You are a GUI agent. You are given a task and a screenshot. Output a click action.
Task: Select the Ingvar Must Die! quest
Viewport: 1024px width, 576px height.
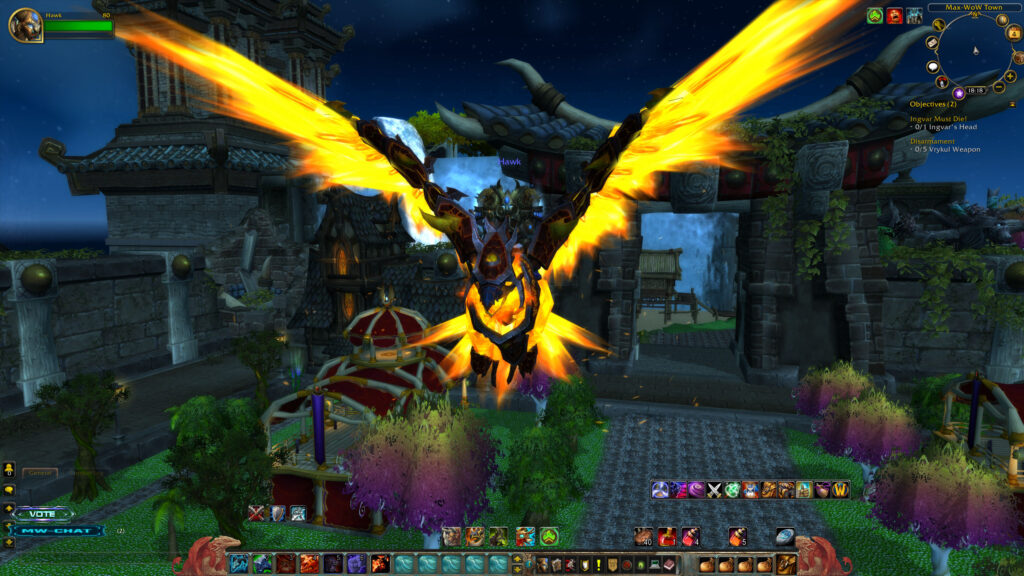point(938,118)
